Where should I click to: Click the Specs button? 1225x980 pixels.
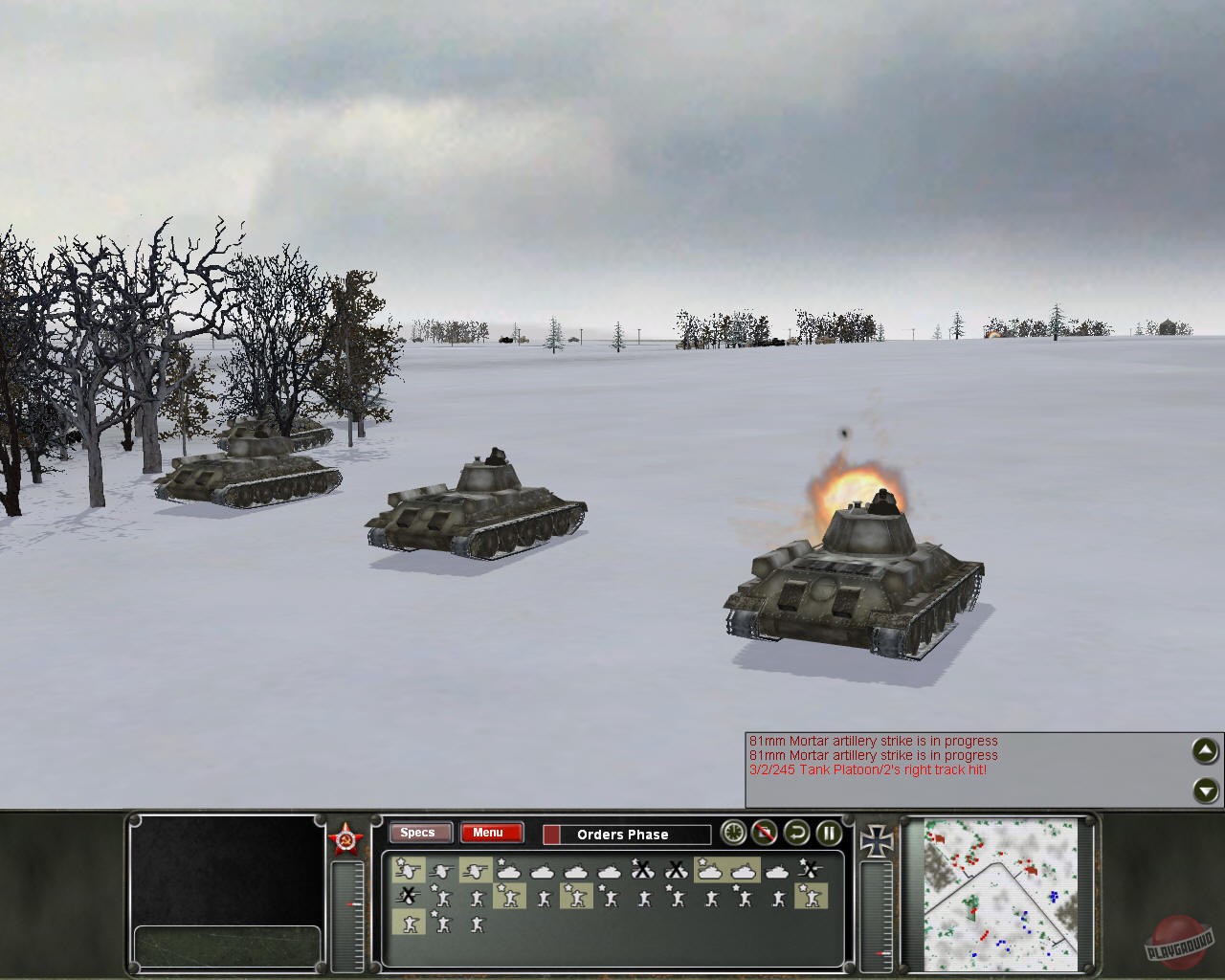pos(419,833)
